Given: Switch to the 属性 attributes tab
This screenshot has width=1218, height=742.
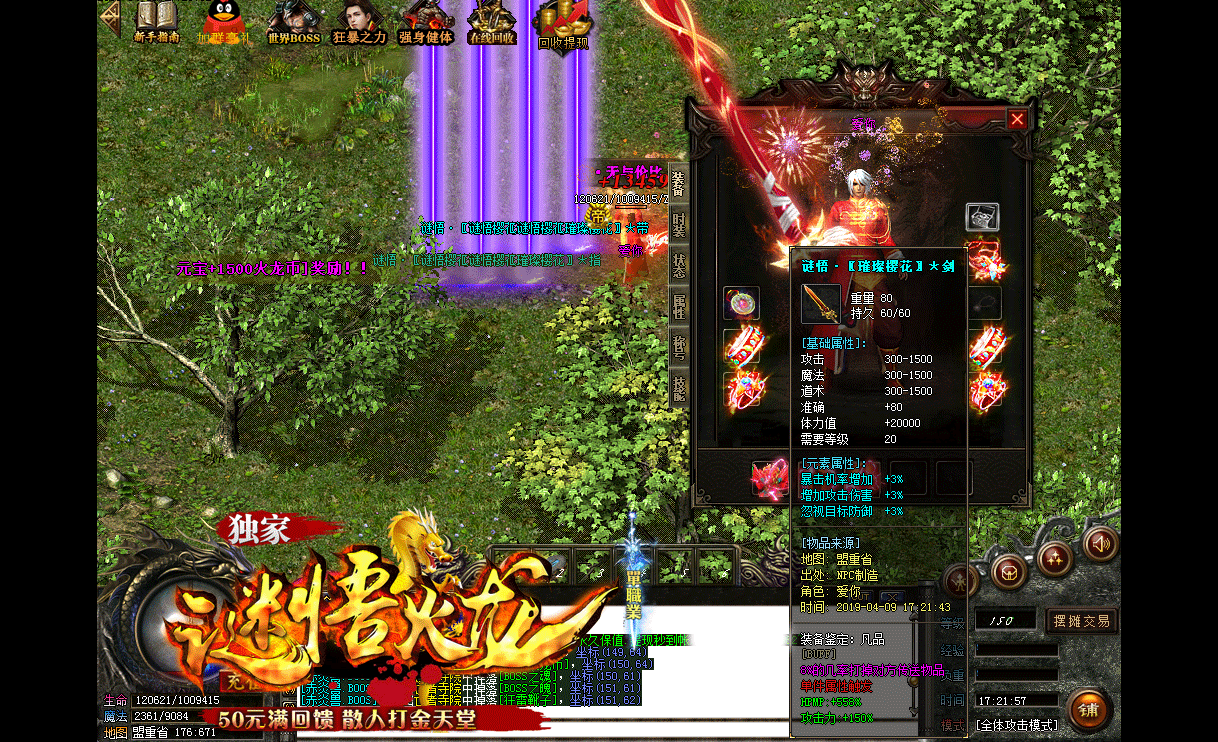Looking at the screenshot, I should pos(679,307).
